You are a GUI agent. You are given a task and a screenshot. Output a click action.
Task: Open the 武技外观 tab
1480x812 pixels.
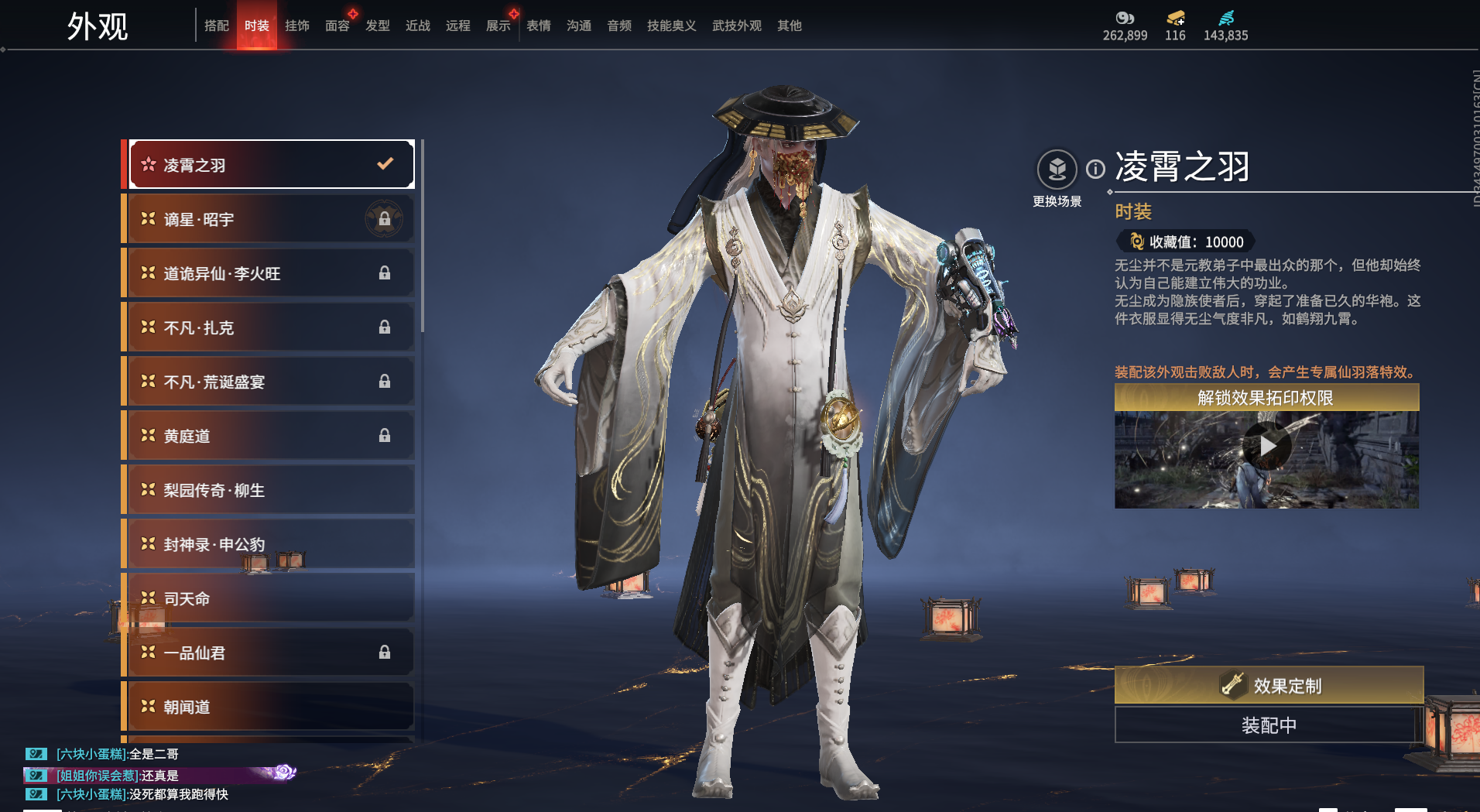[x=736, y=26]
